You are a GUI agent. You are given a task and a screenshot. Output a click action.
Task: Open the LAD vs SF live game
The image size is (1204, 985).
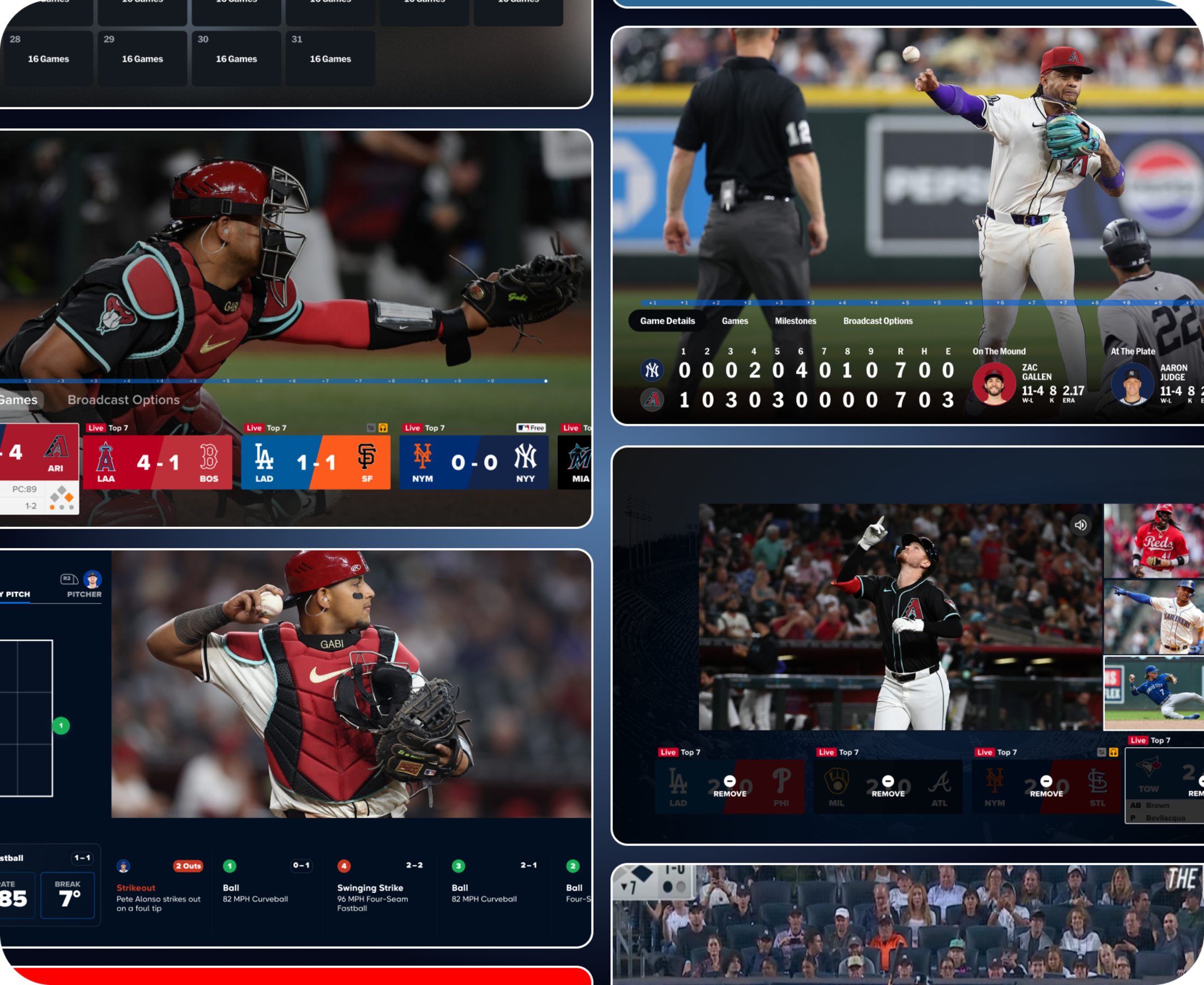[316, 462]
